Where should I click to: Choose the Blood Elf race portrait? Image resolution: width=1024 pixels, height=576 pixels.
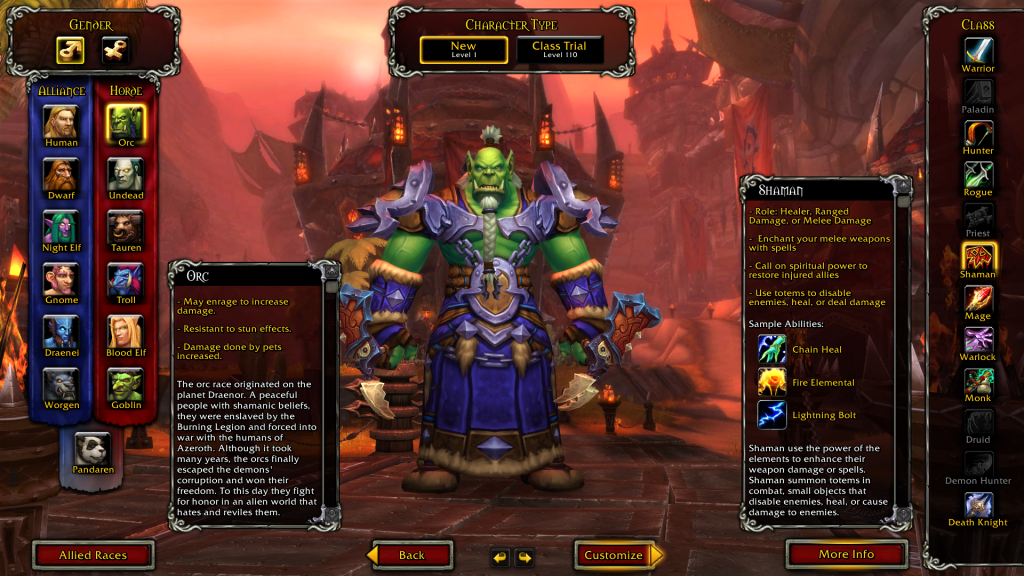pos(126,331)
